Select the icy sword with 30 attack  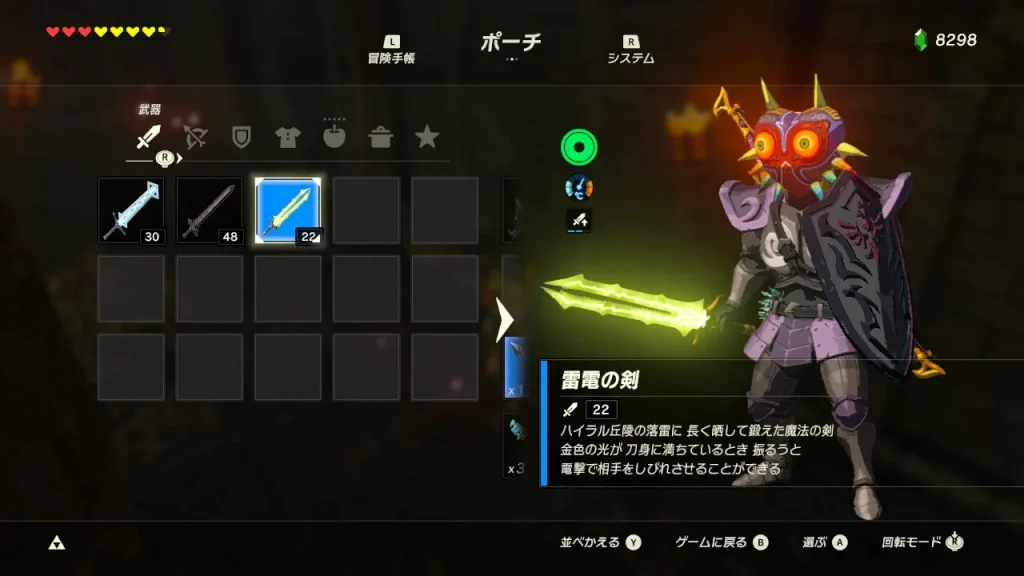pos(131,210)
